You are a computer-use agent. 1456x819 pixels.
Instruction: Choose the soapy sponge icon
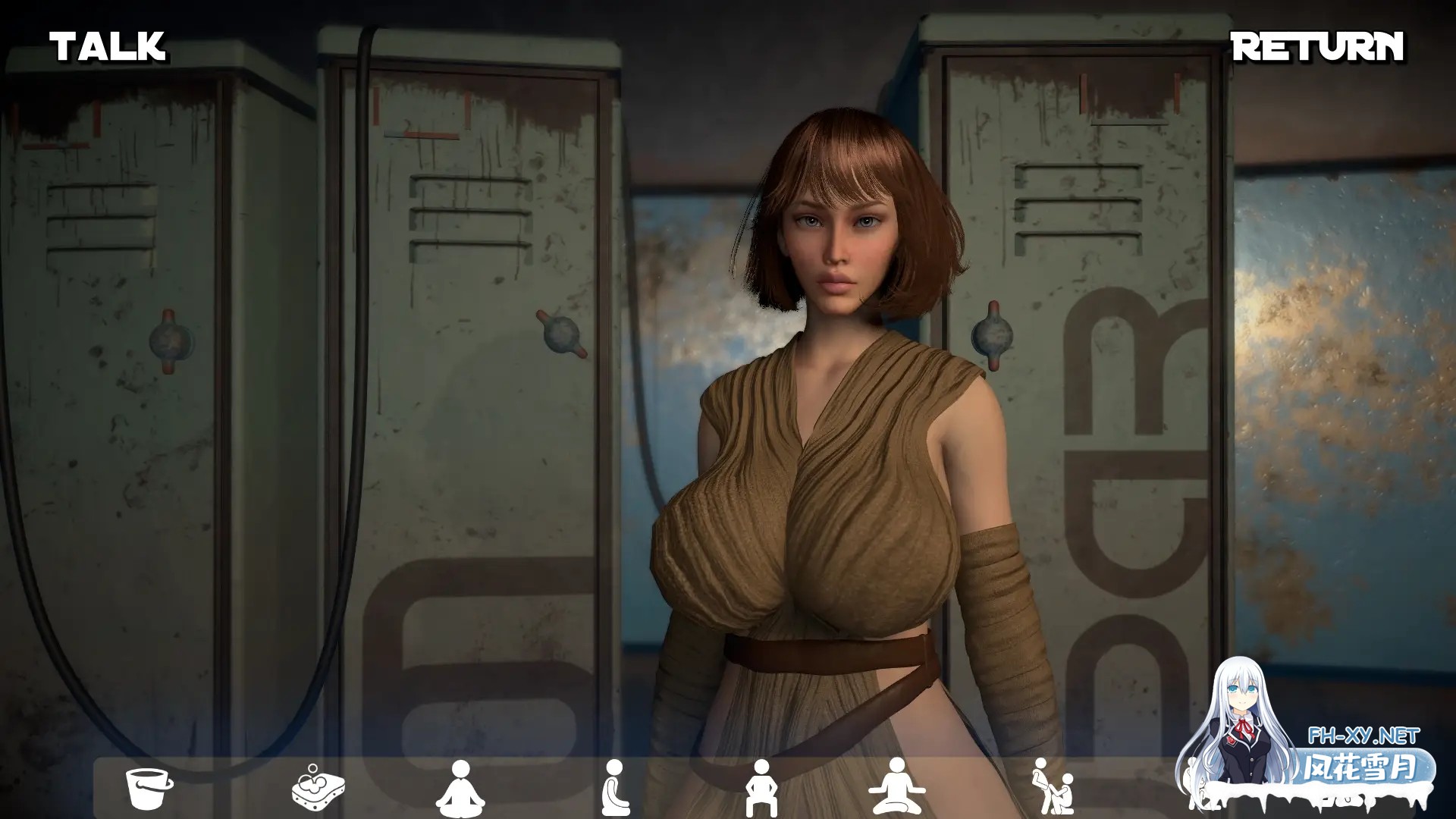tap(318, 788)
